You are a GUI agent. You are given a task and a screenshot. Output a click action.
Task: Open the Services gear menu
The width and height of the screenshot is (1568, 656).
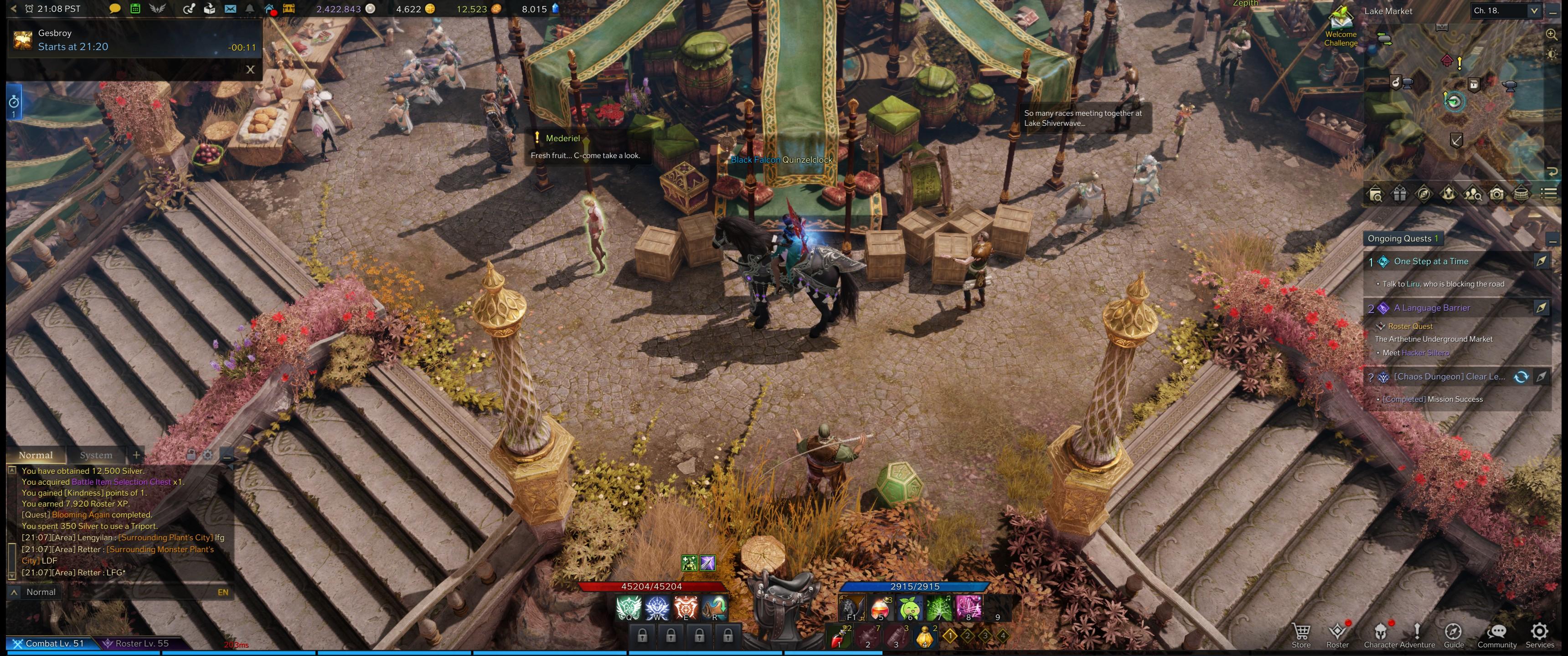1539,635
